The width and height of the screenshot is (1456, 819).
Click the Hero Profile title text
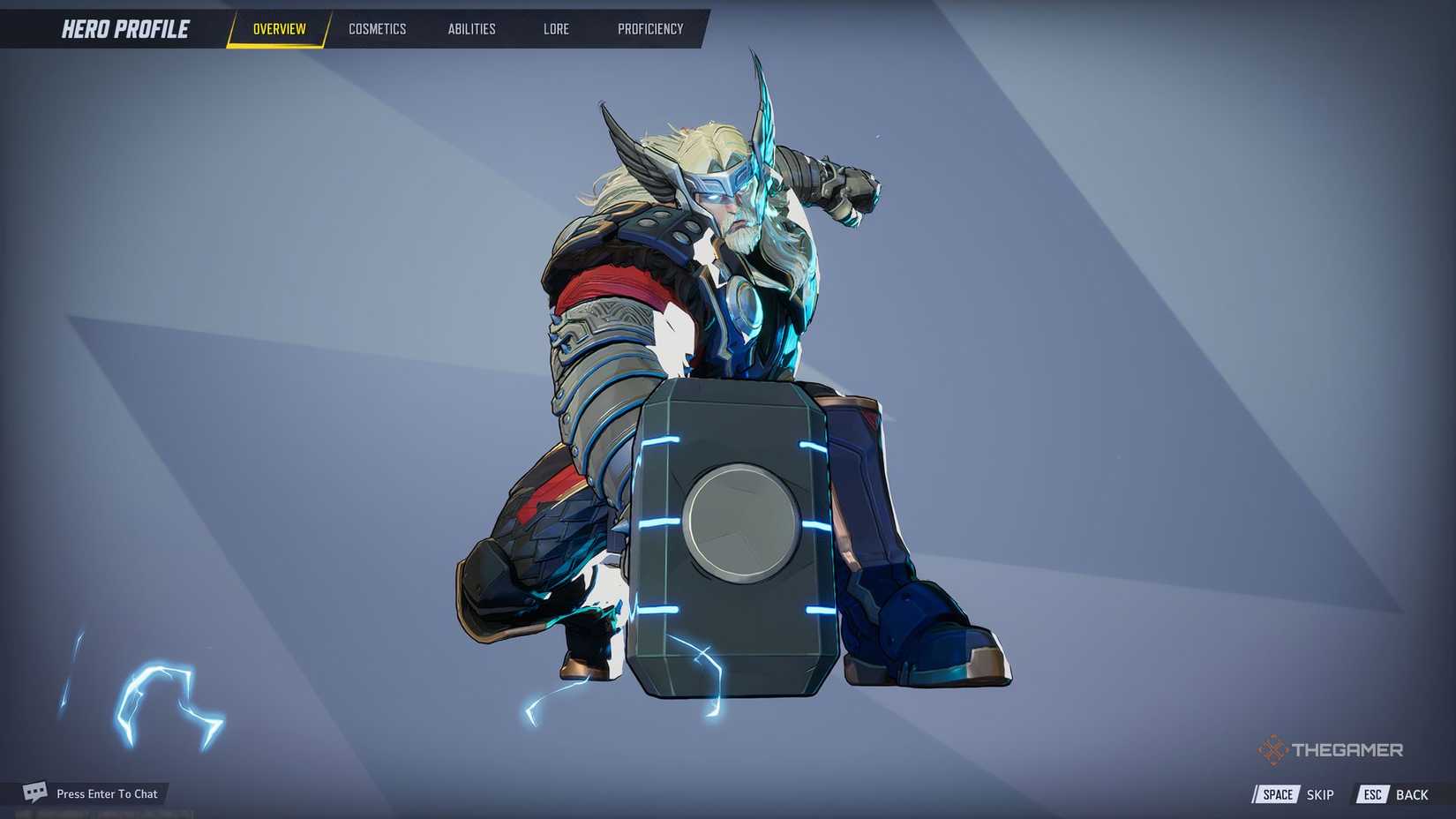[x=126, y=28]
